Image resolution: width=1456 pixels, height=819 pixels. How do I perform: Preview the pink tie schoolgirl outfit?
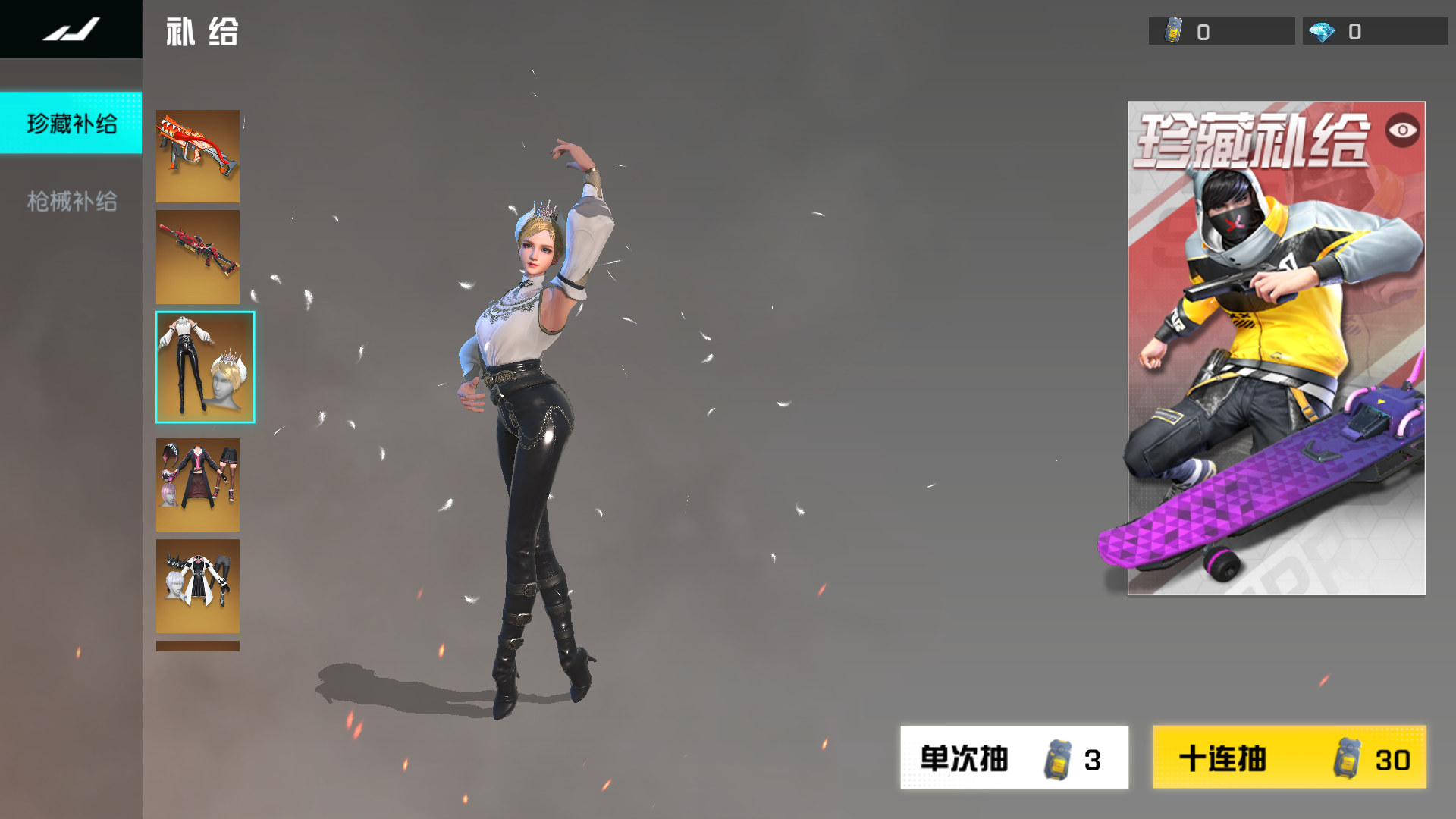click(197, 485)
